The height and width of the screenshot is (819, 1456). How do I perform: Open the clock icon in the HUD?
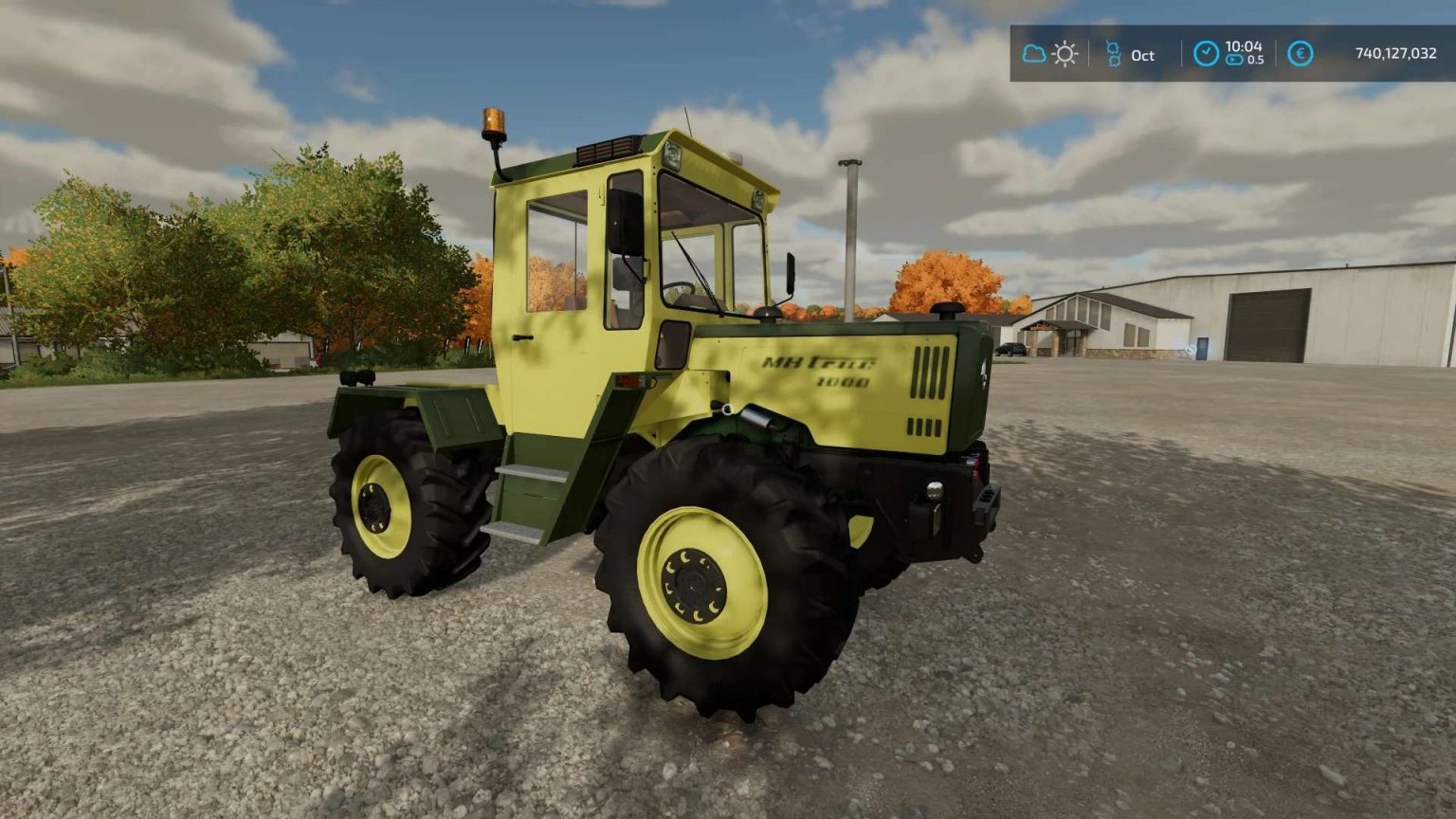pos(1206,54)
